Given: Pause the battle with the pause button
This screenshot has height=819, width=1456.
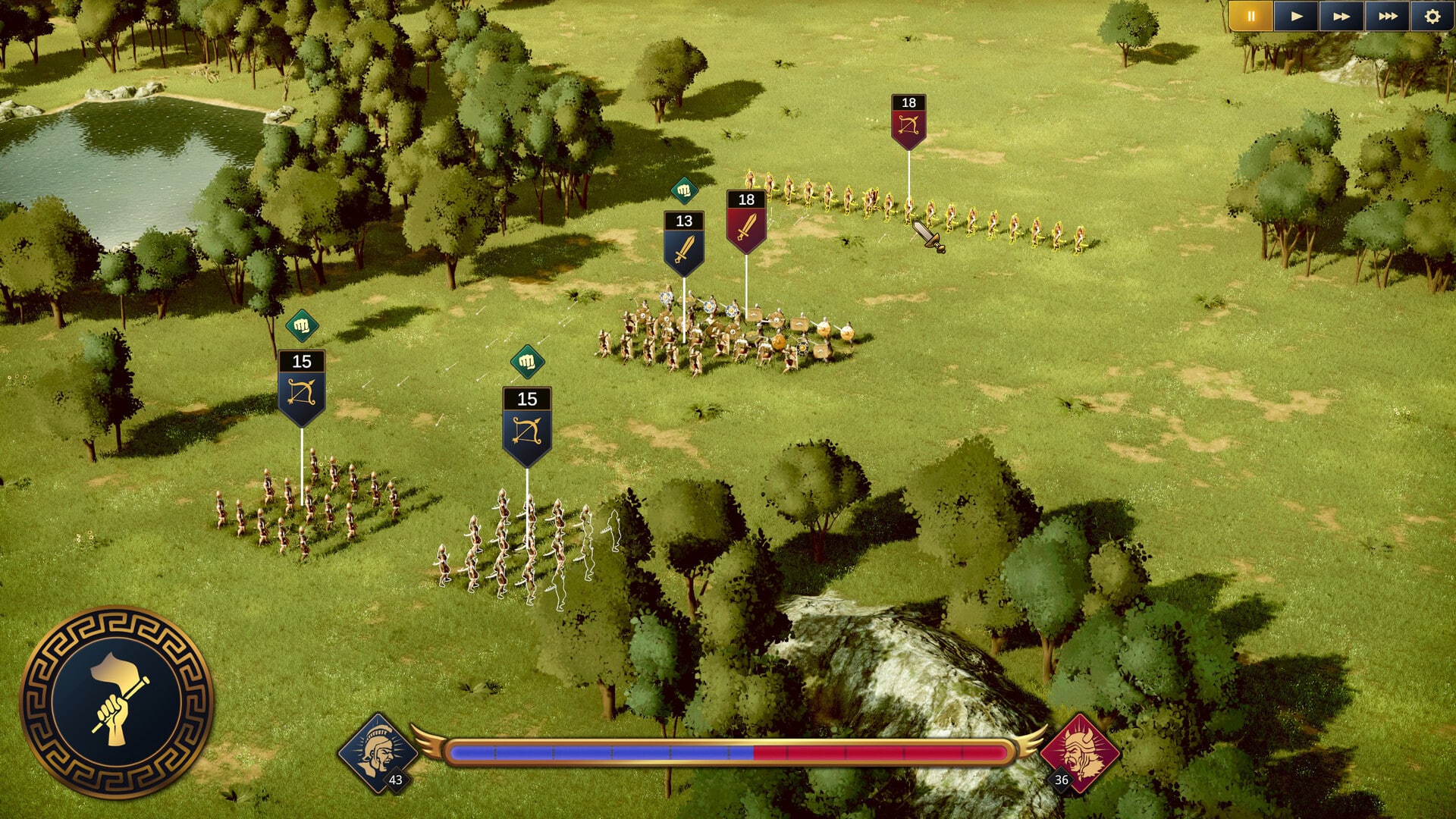Looking at the screenshot, I should tap(1250, 16).
